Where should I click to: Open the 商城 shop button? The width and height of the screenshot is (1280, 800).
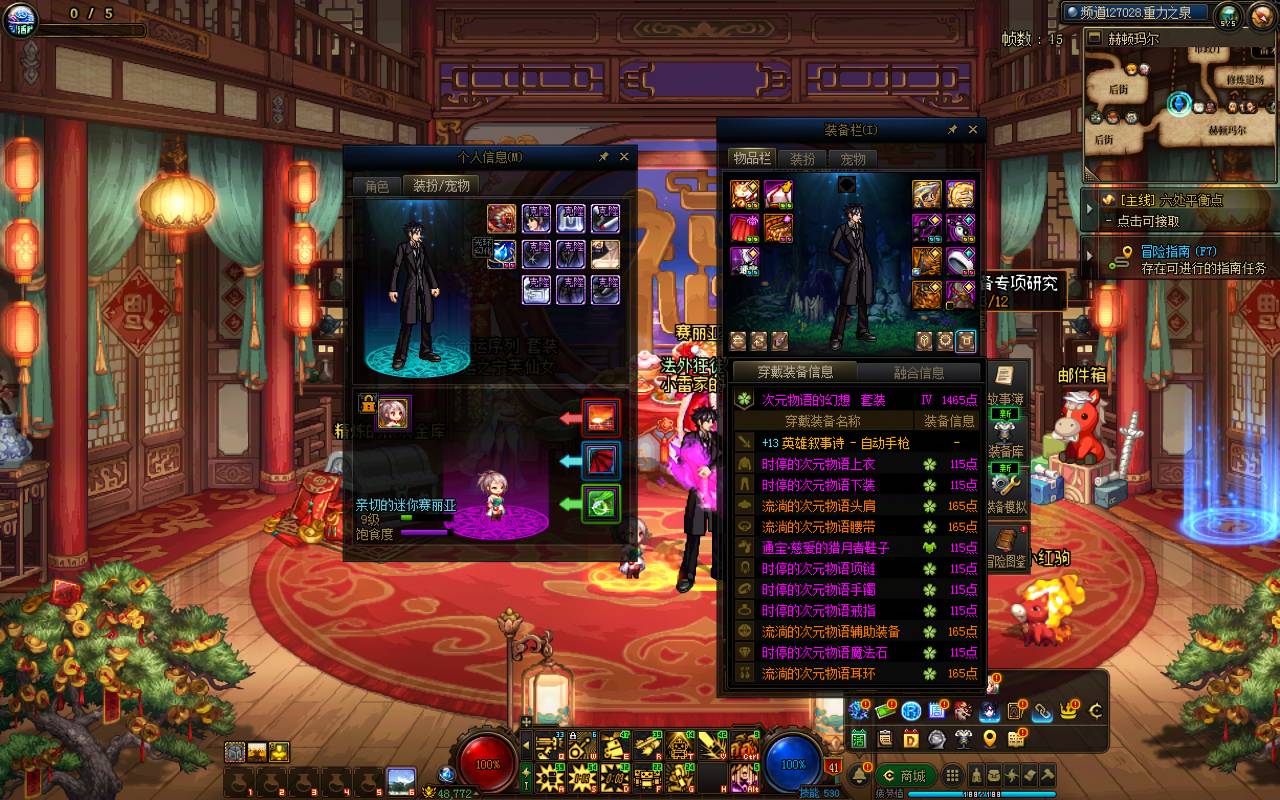[x=903, y=776]
